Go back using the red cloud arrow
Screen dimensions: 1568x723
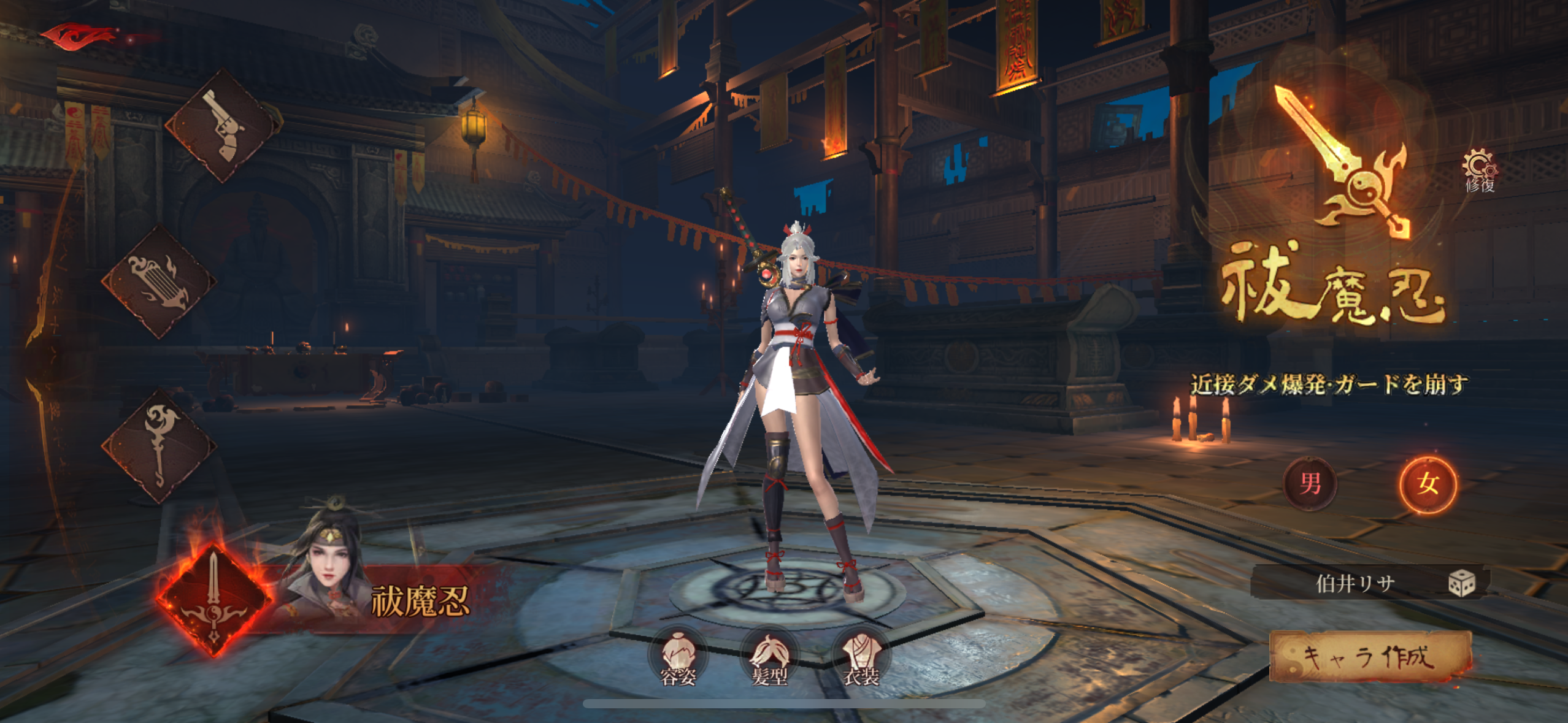coord(80,36)
